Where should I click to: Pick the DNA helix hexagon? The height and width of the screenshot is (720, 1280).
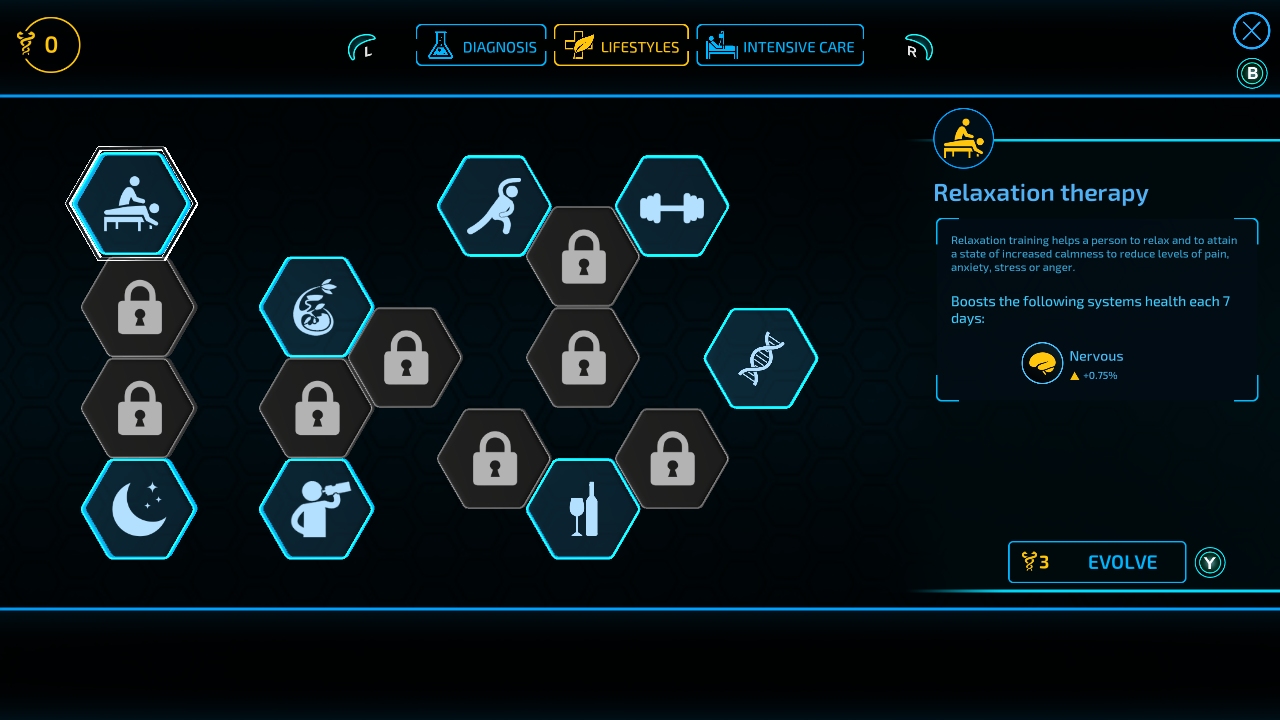coord(761,358)
